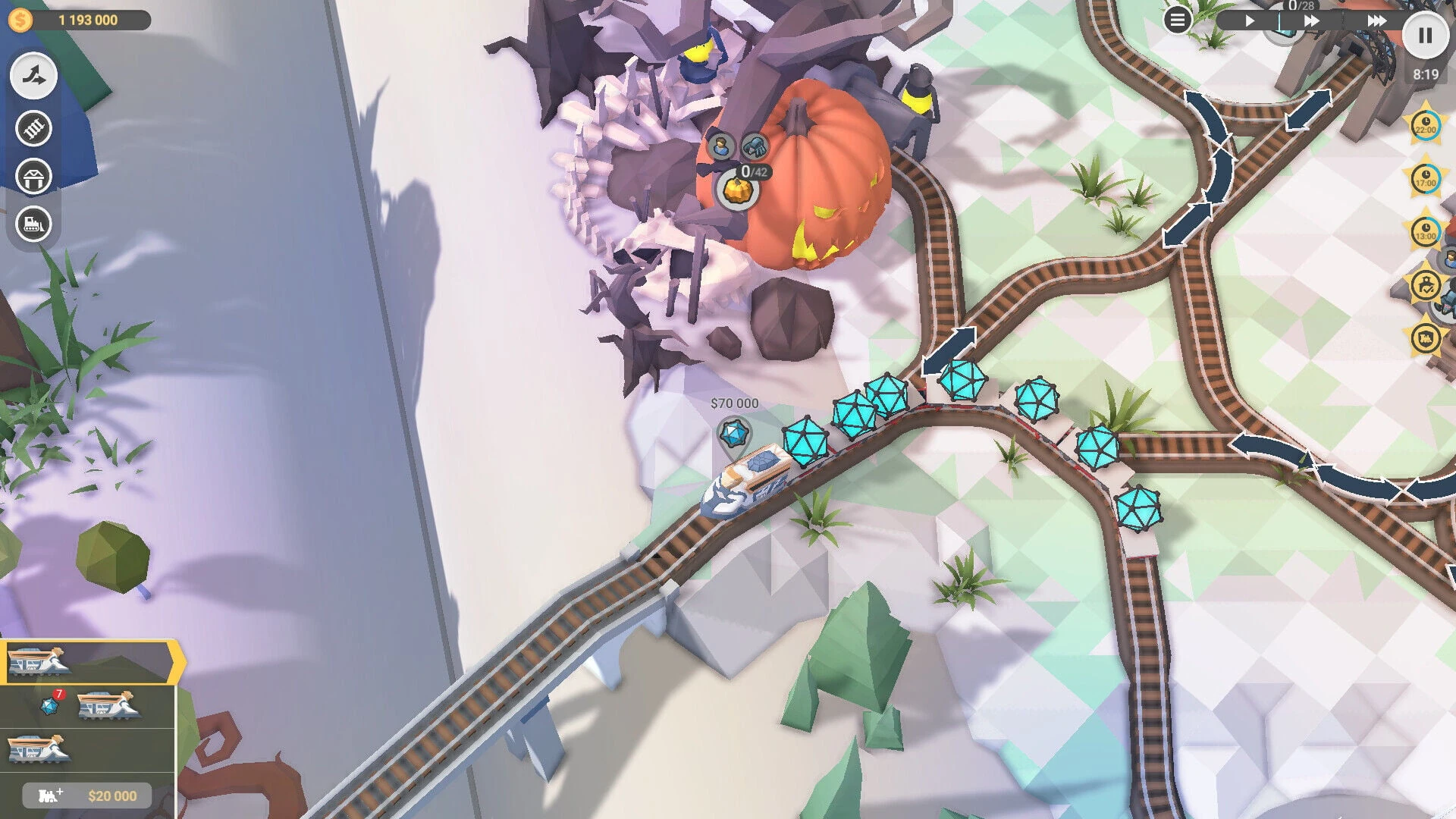Screen dimensions: 1456x819
Task: Switch to double fast-forward speed
Action: pos(1311,21)
